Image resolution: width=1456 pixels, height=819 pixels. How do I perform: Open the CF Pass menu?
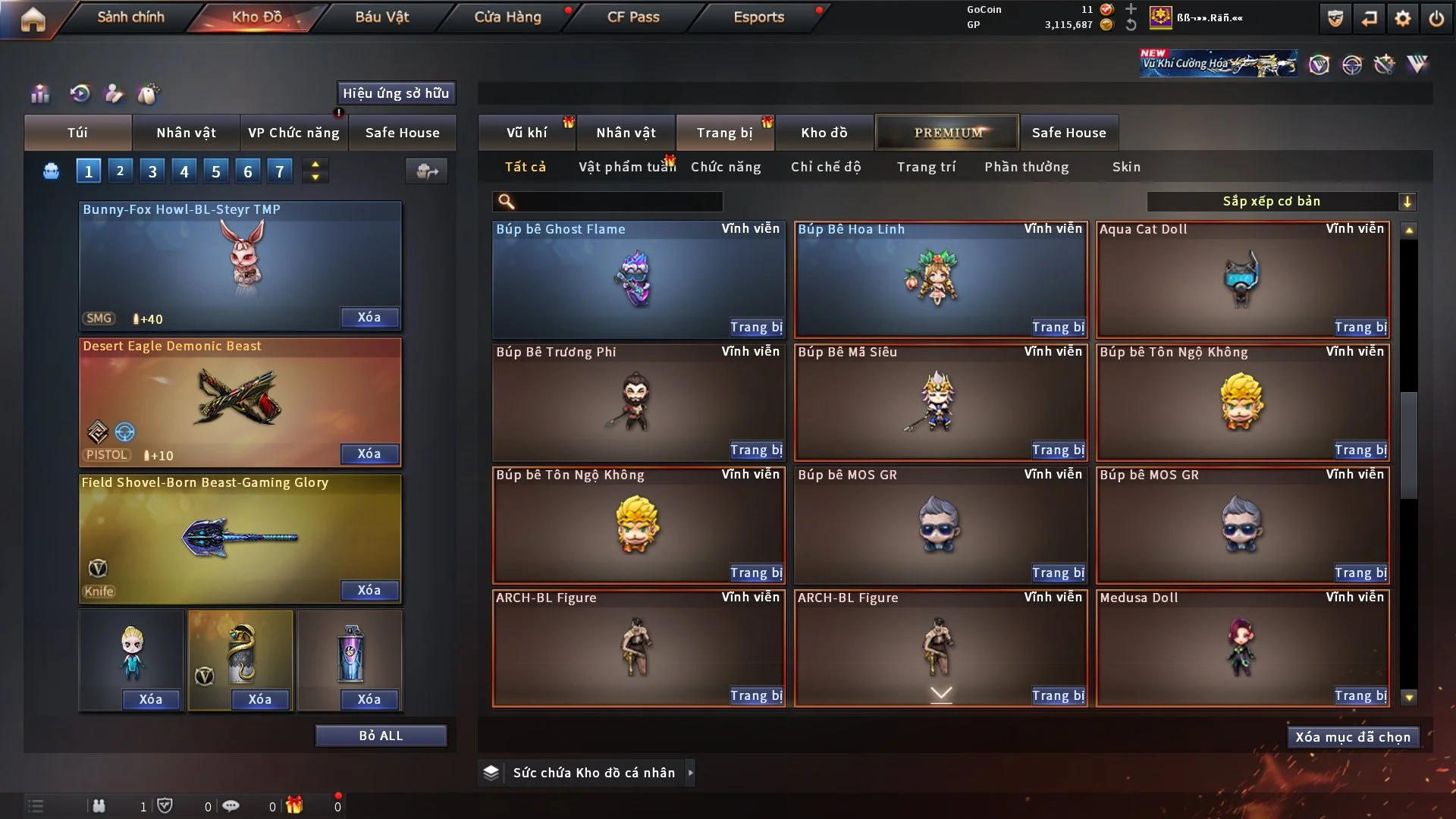pyautogui.click(x=633, y=17)
